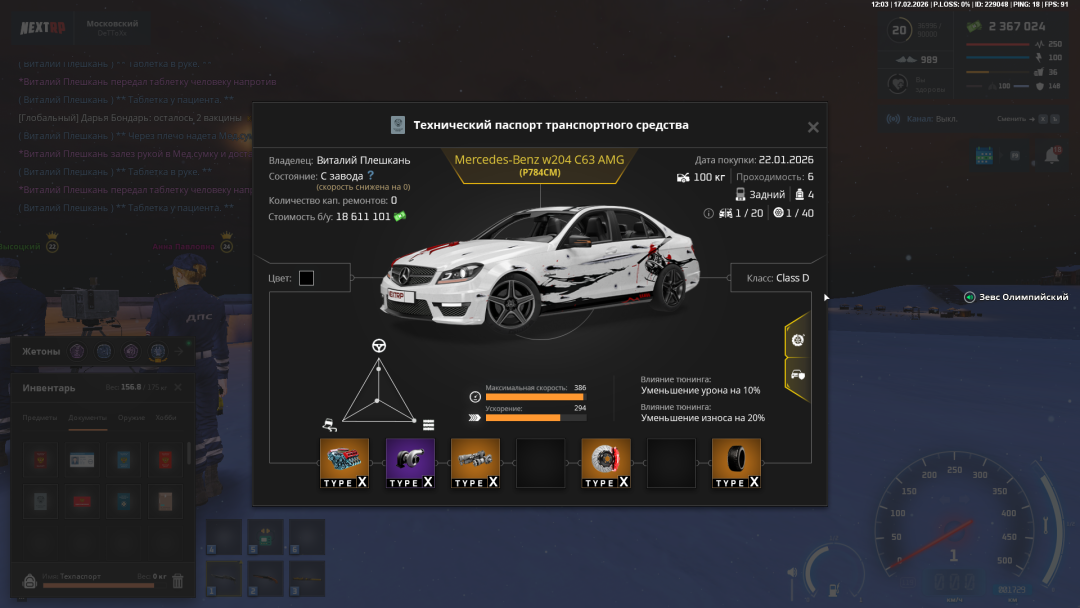The image size is (1080, 608).
Task: Open the wheel side tab on passport
Action: 798,340
